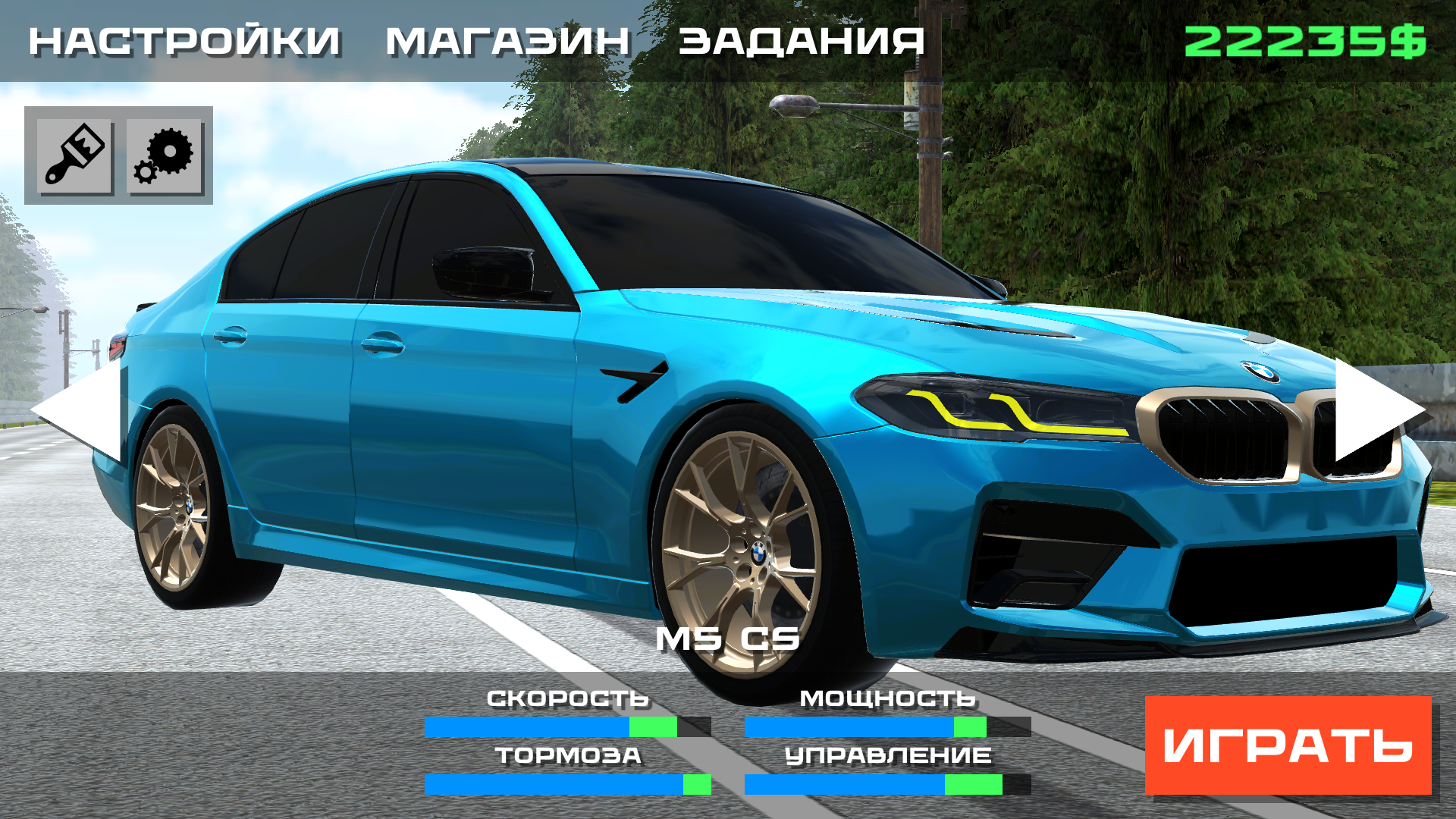The height and width of the screenshot is (819, 1456).
Task: Open the ЗАДАНИЯ missions menu
Action: pyautogui.click(x=800, y=42)
